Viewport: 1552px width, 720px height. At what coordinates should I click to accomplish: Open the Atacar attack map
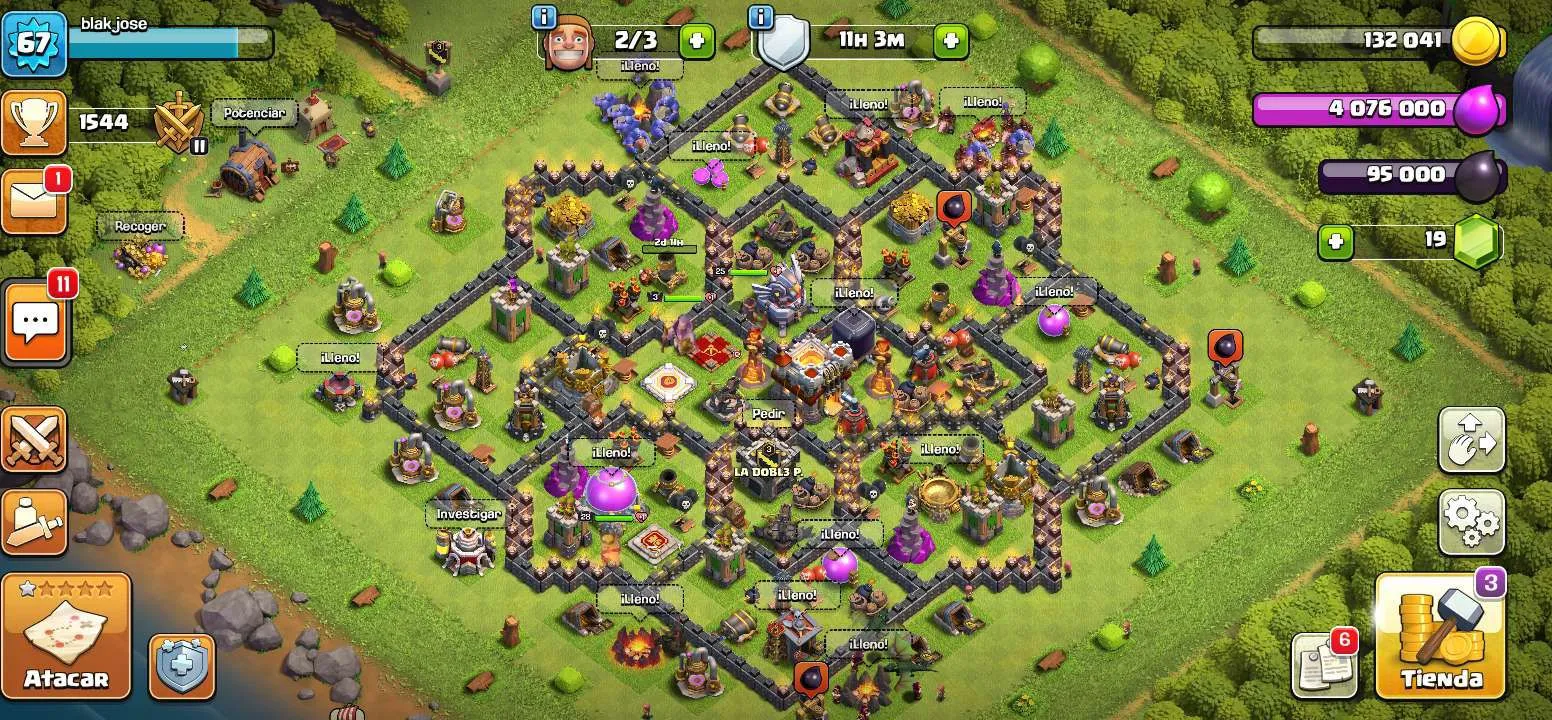(x=66, y=636)
